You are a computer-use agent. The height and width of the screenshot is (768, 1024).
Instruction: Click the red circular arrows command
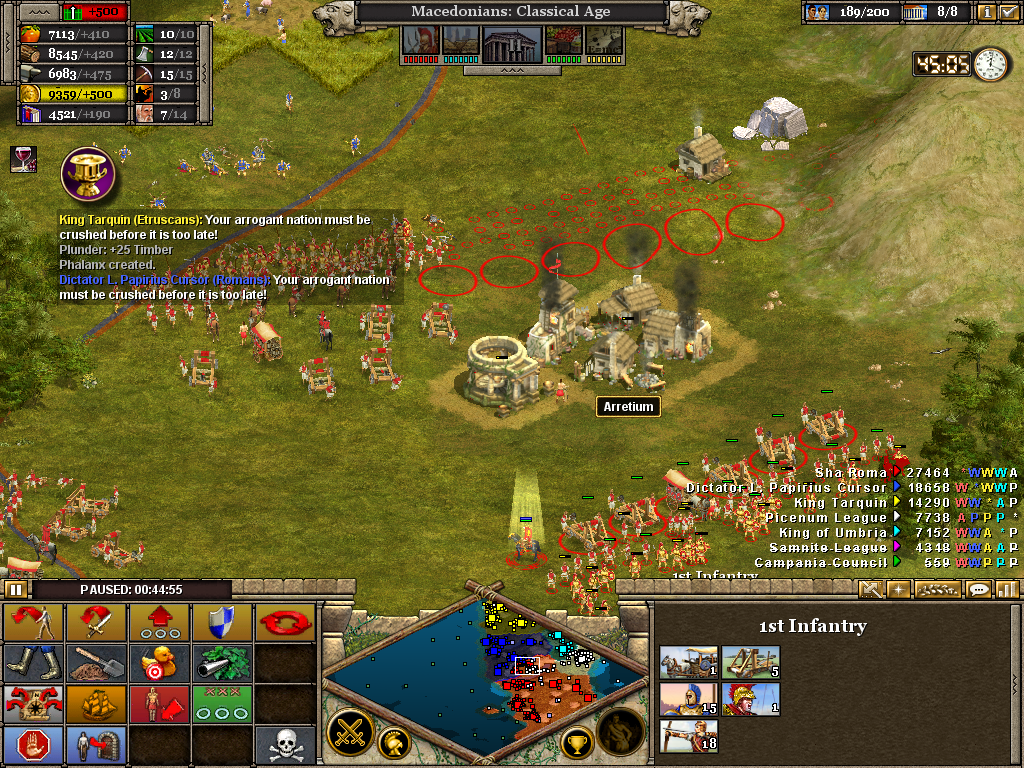(x=285, y=623)
